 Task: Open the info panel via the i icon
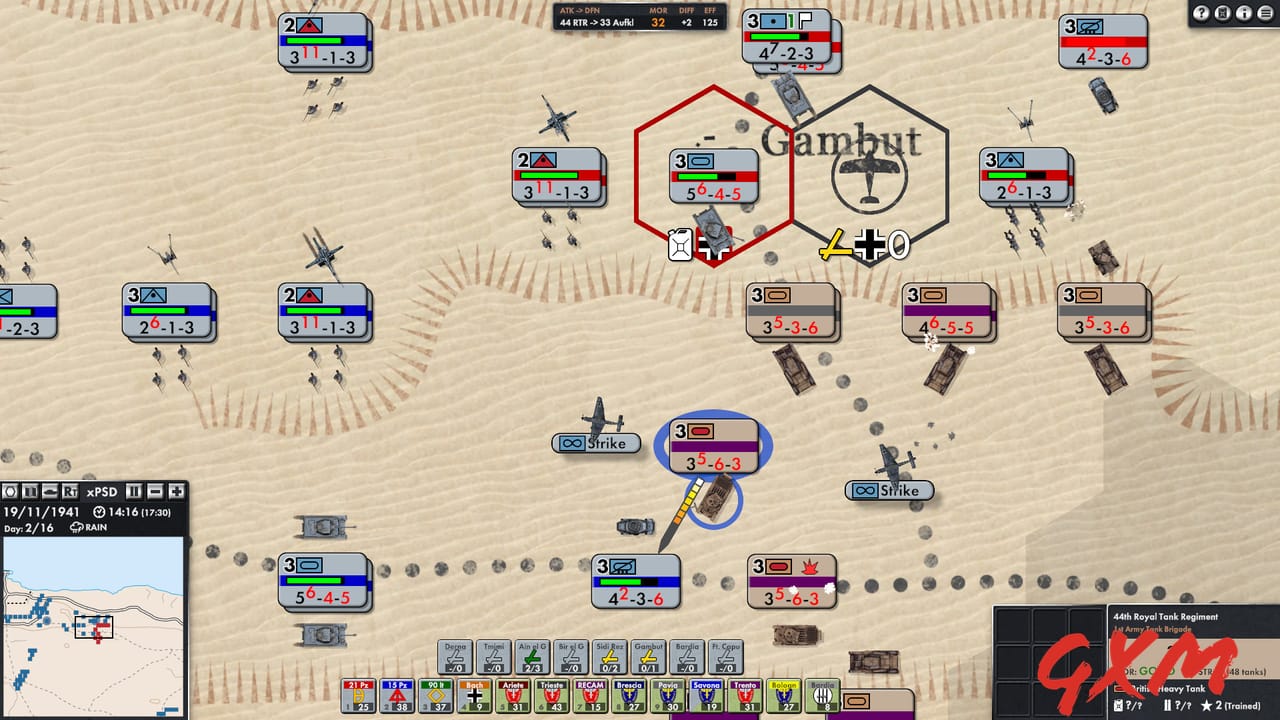[x=1244, y=13]
